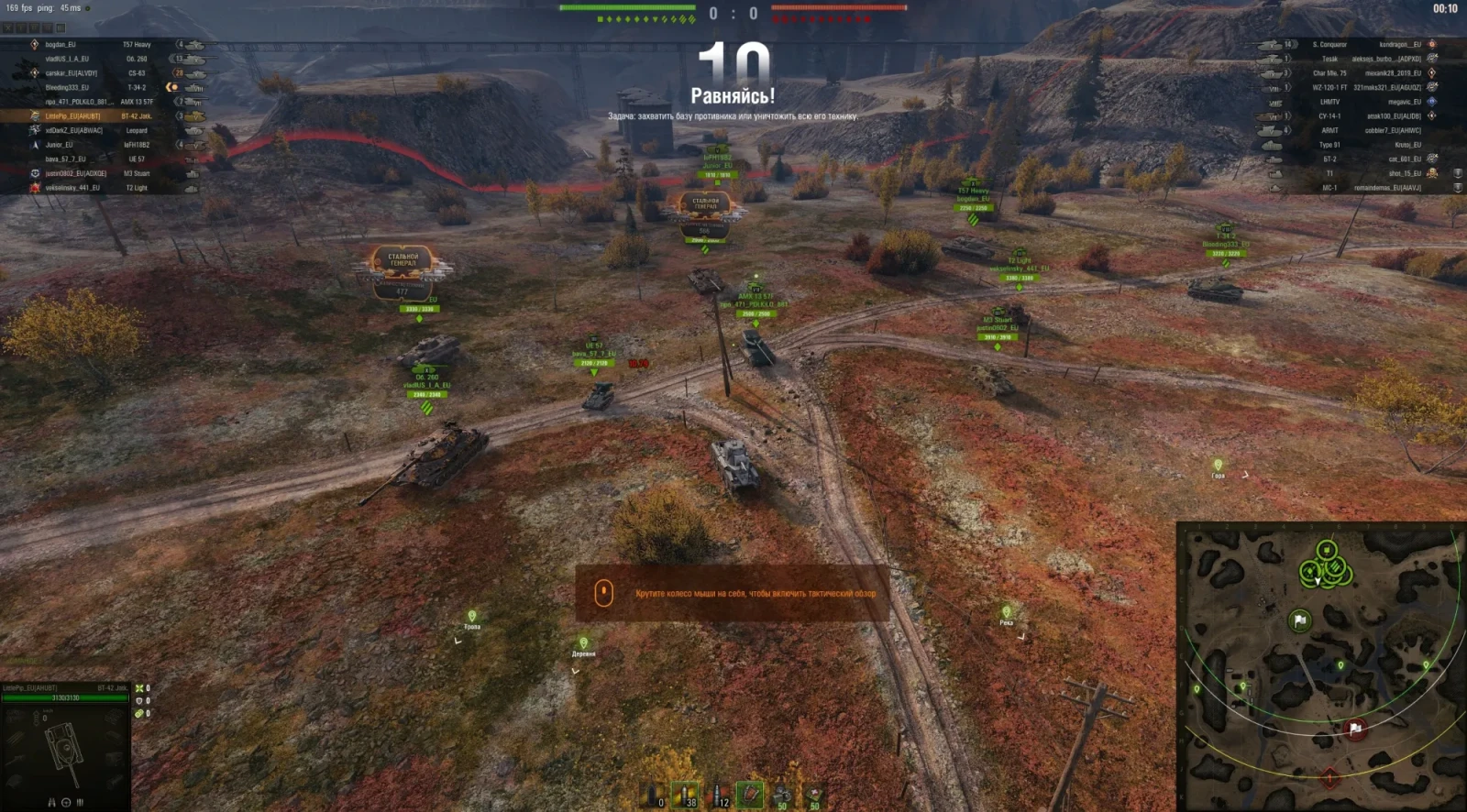Screen dimensions: 1467x812
Task: Click the X button above the team list
Action: [7, 28]
